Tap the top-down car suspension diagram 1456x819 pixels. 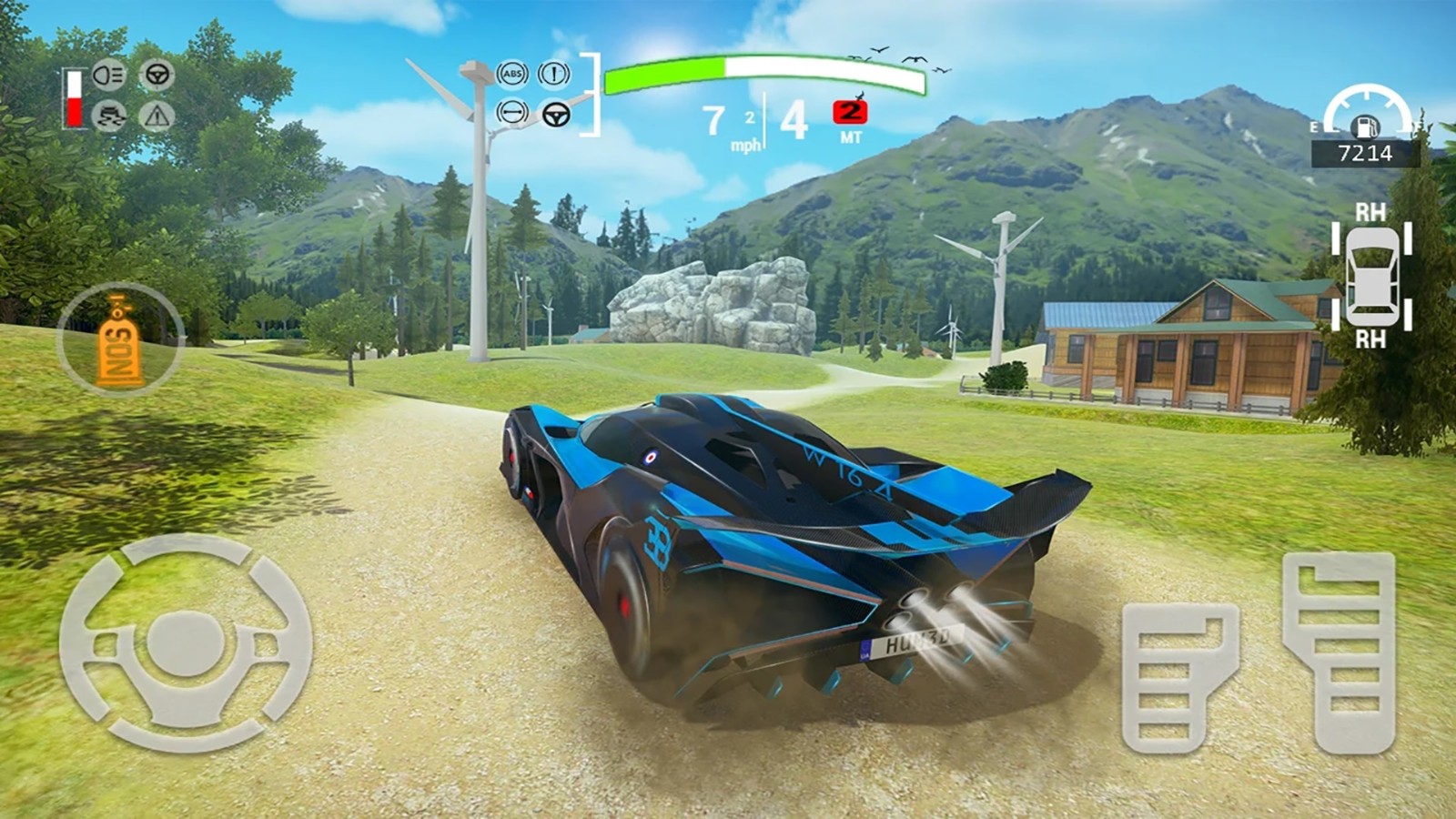click(1371, 276)
